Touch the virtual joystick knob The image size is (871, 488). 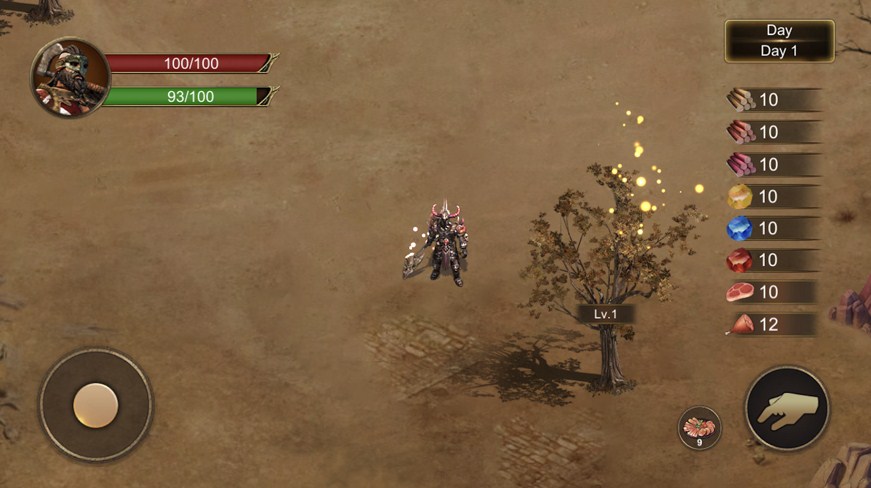pyautogui.click(x=96, y=405)
